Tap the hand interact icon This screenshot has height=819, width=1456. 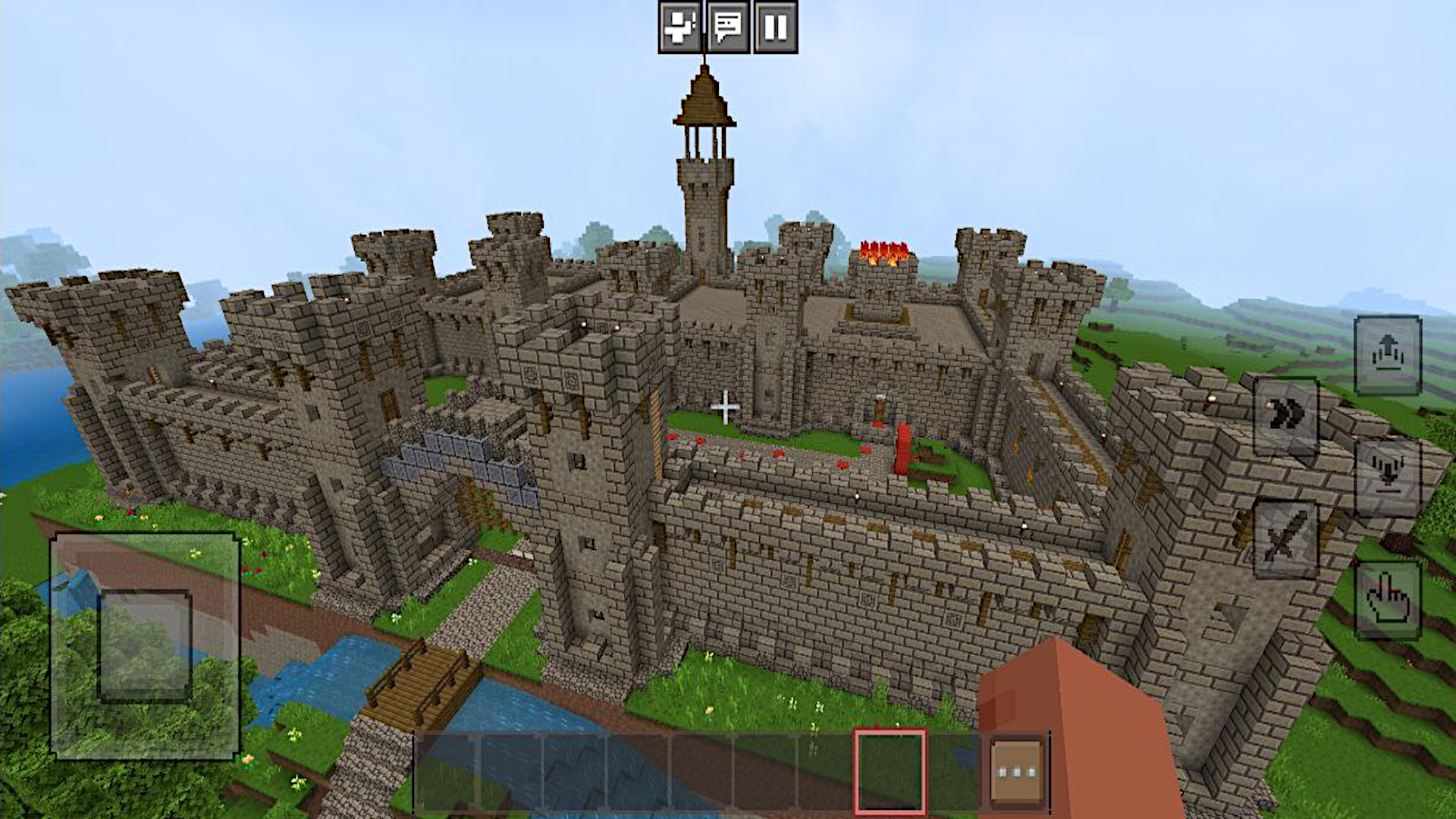[x=1387, y=599]
